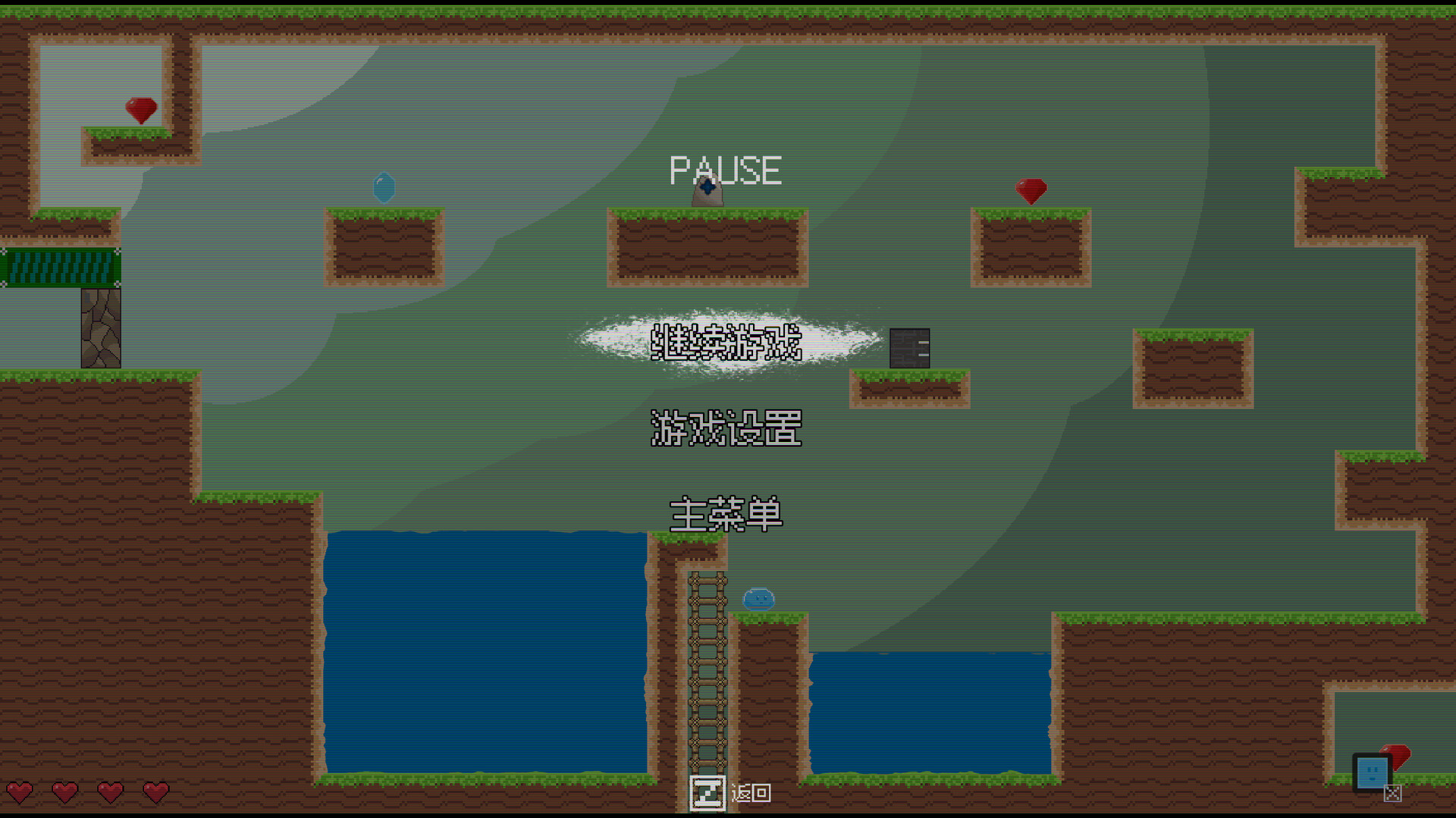1456x818 pixels.
Task: Click the PAUSE title text
Action: coord(725,170)
